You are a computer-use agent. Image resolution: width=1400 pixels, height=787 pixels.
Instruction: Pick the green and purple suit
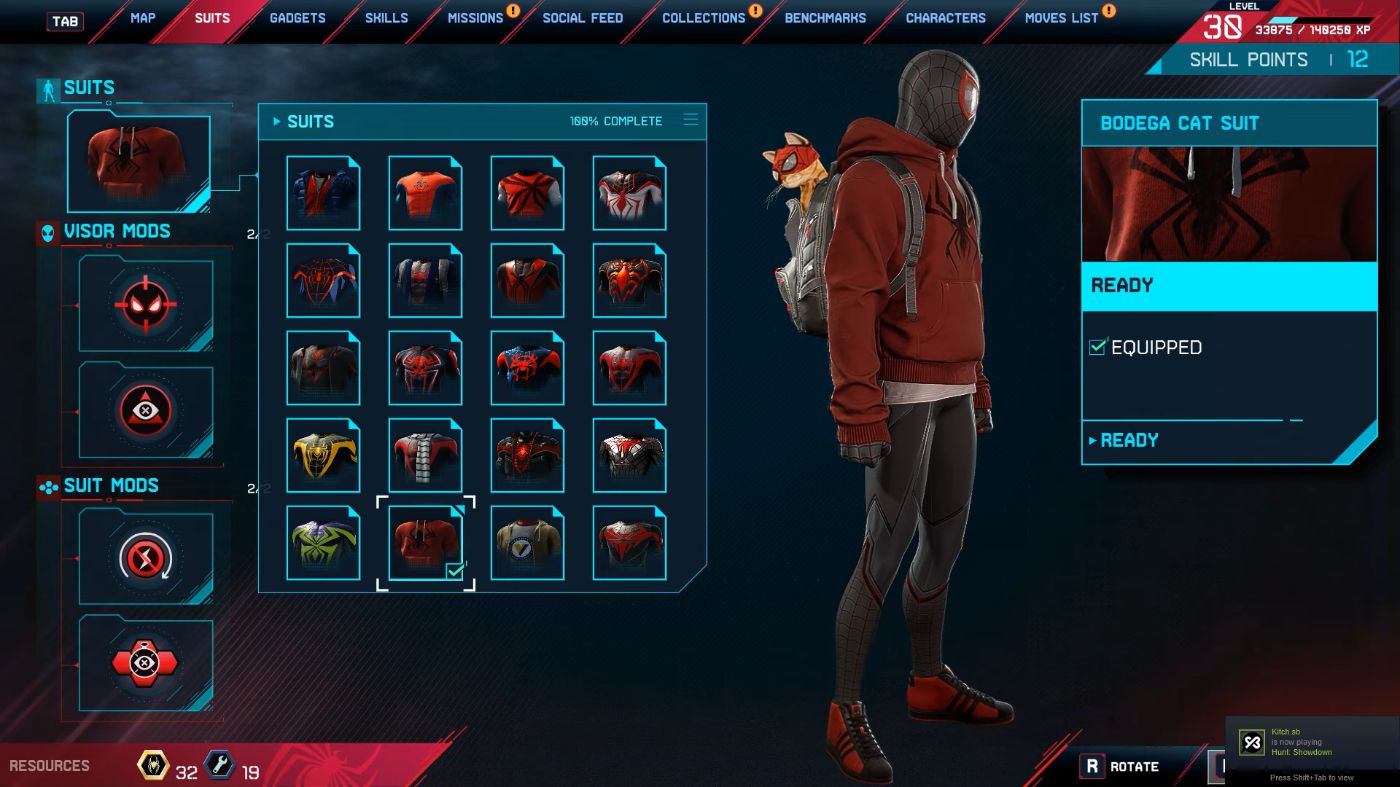coord(323,543)
